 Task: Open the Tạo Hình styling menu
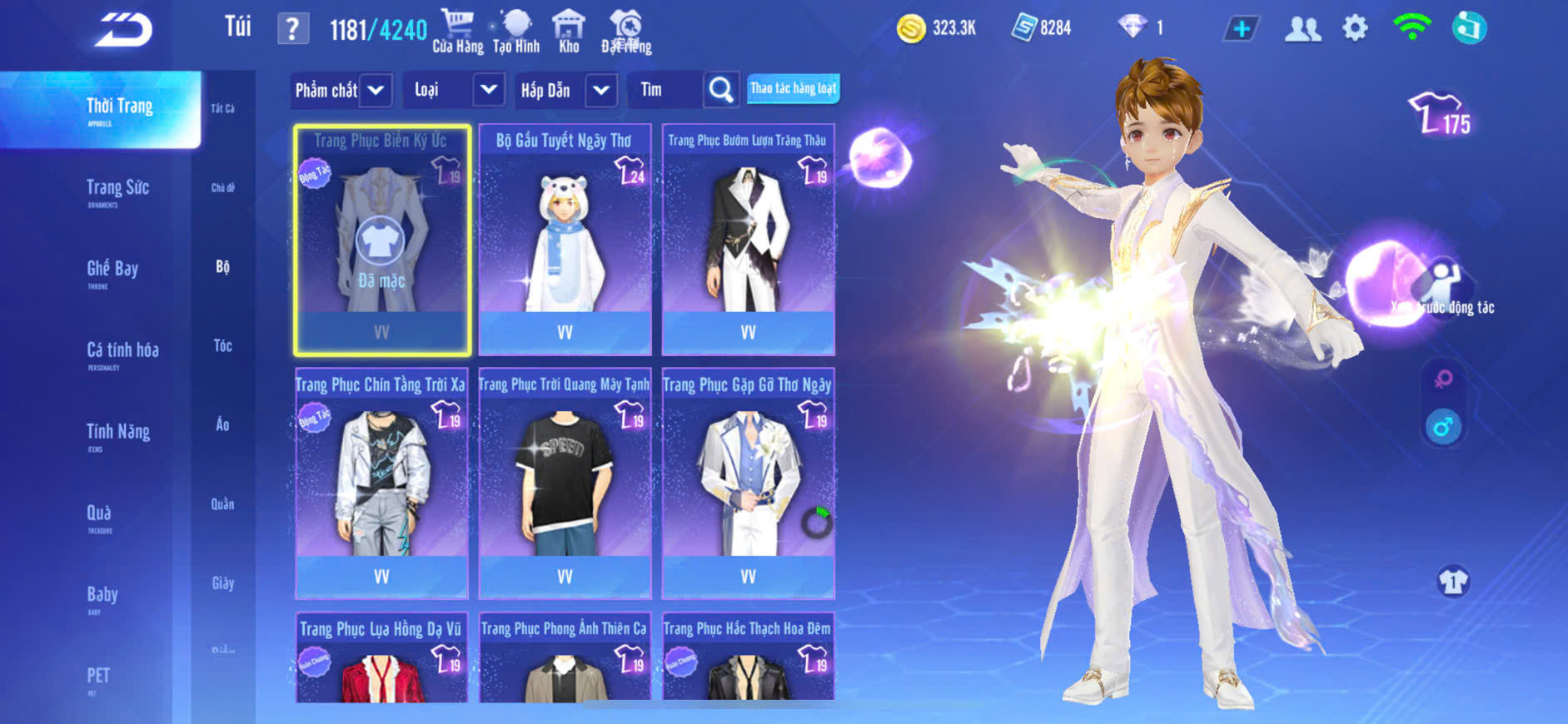tap(516, 31)
